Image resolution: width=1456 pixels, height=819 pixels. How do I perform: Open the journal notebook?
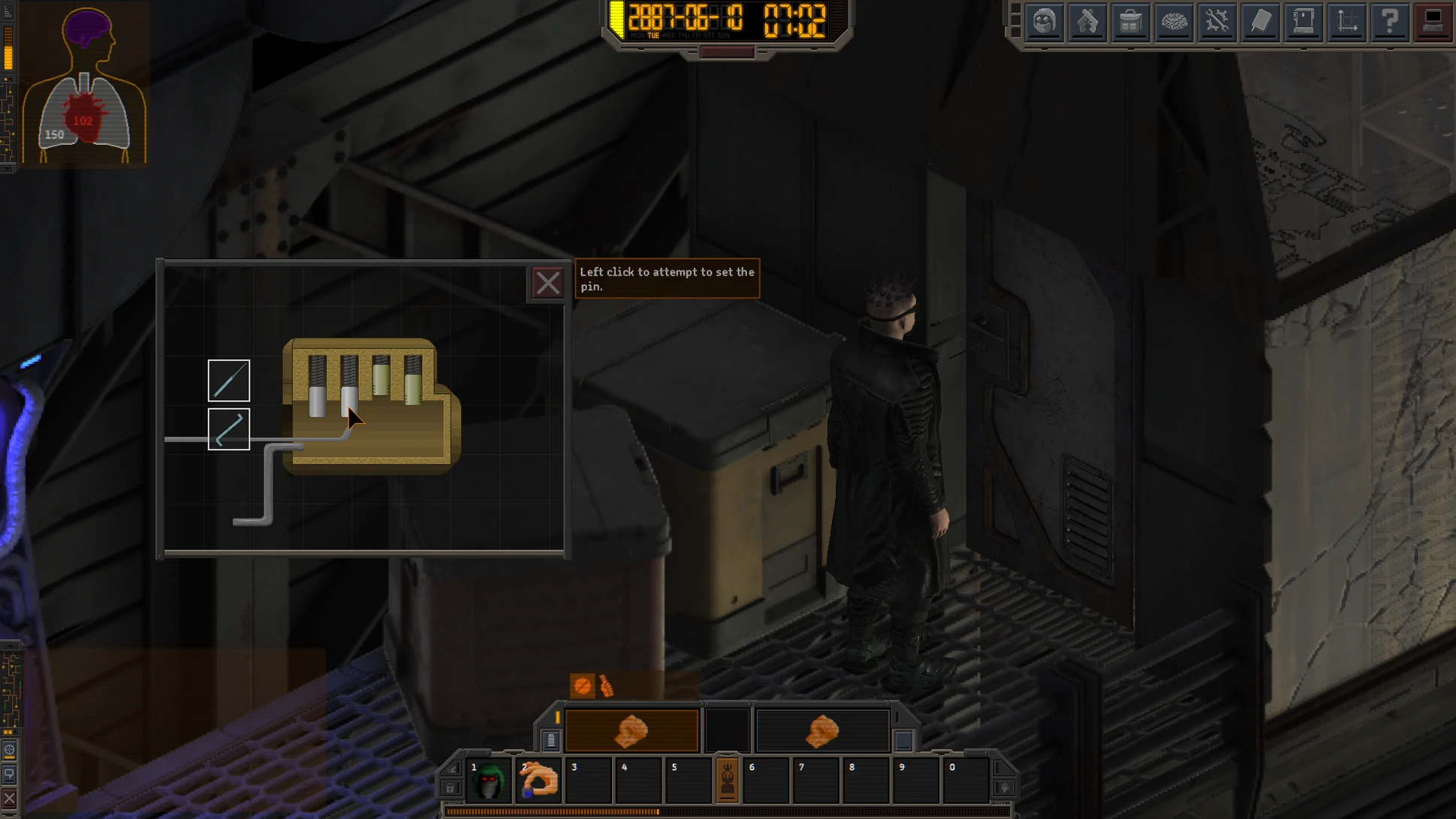(1260, 22)
